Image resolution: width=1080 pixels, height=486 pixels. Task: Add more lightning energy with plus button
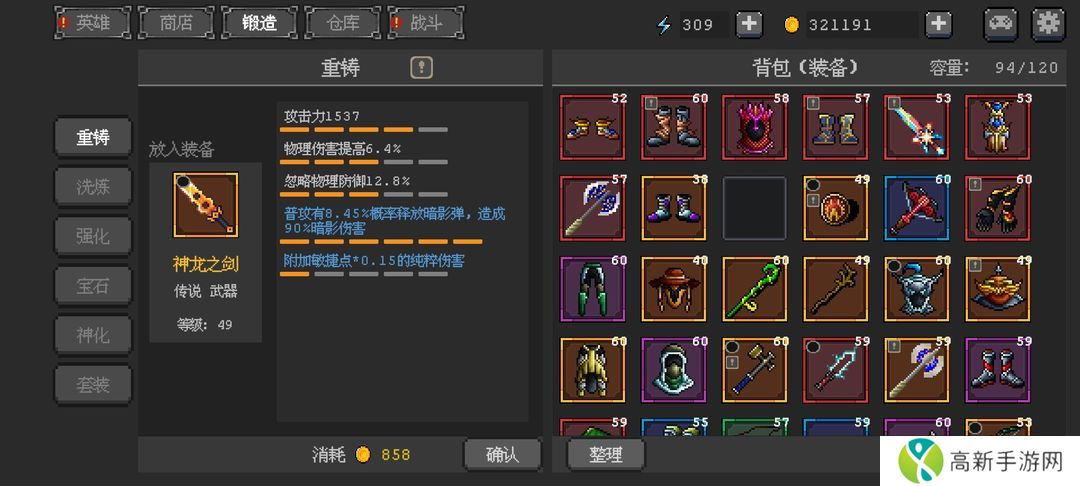tap(748, 24)
